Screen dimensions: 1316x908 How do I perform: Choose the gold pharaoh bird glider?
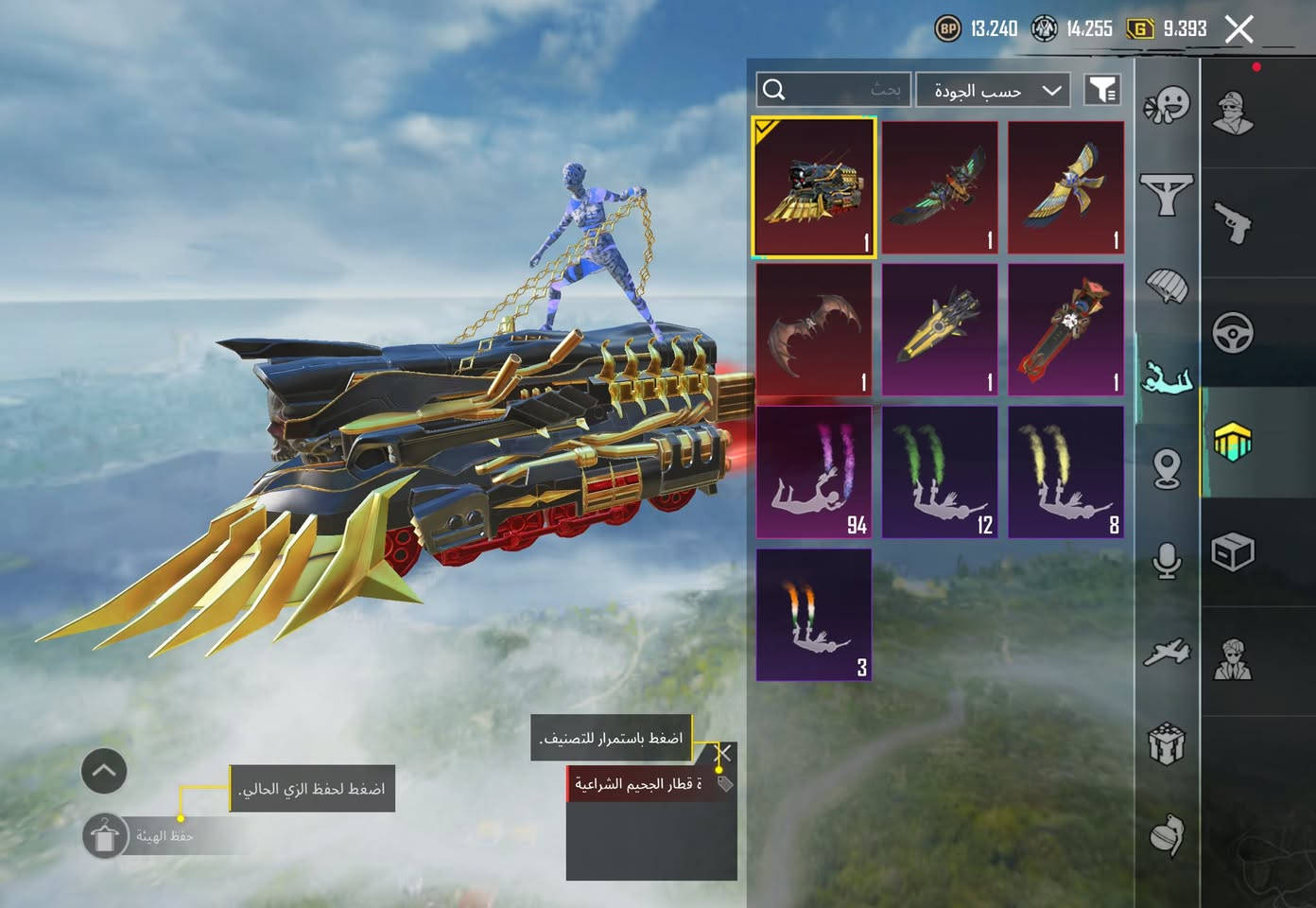point(1065,187)
